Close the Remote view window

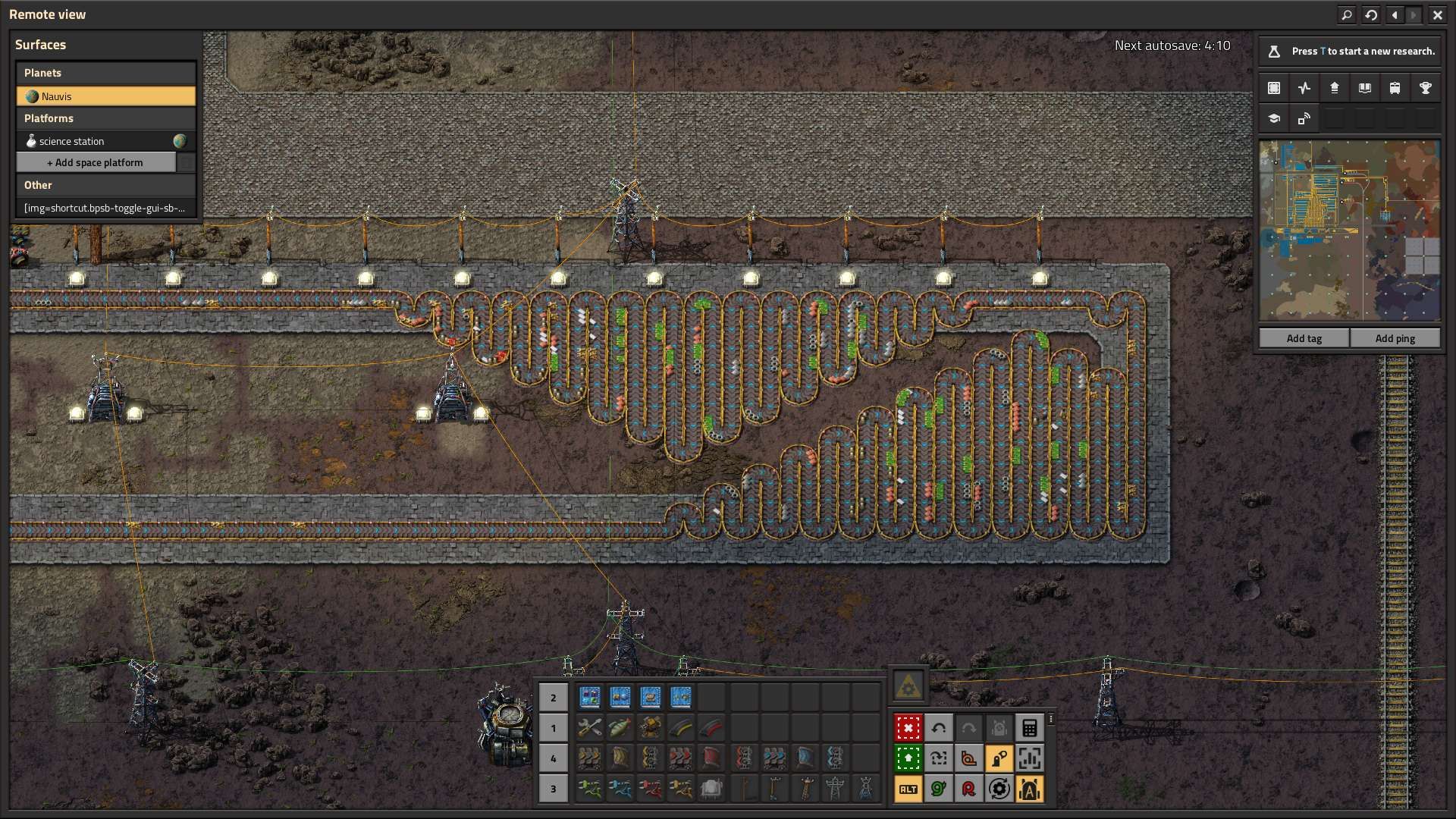click(x=1437, y=14)
